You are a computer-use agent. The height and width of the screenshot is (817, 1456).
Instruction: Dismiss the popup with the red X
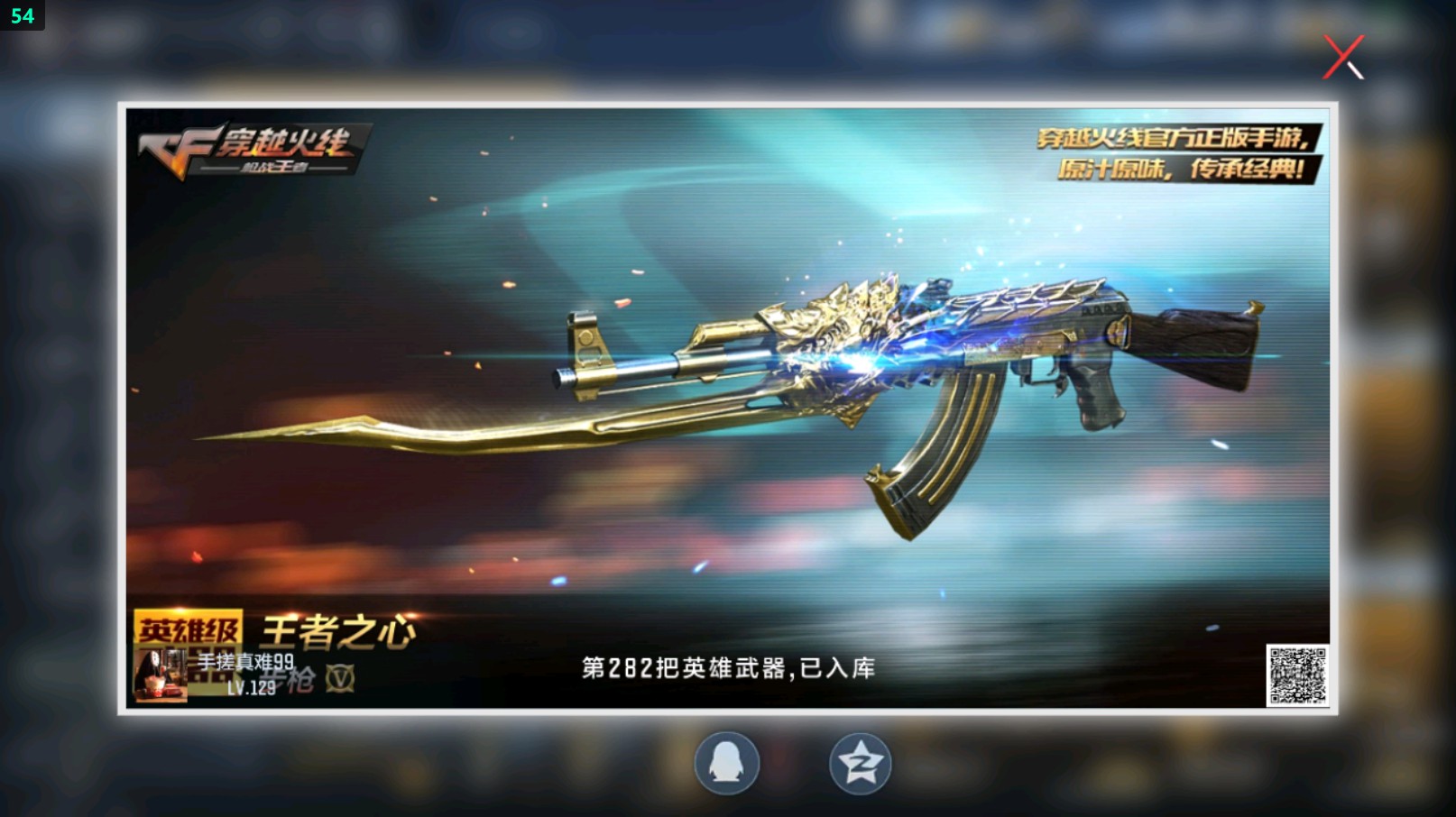click(1343, 57)
